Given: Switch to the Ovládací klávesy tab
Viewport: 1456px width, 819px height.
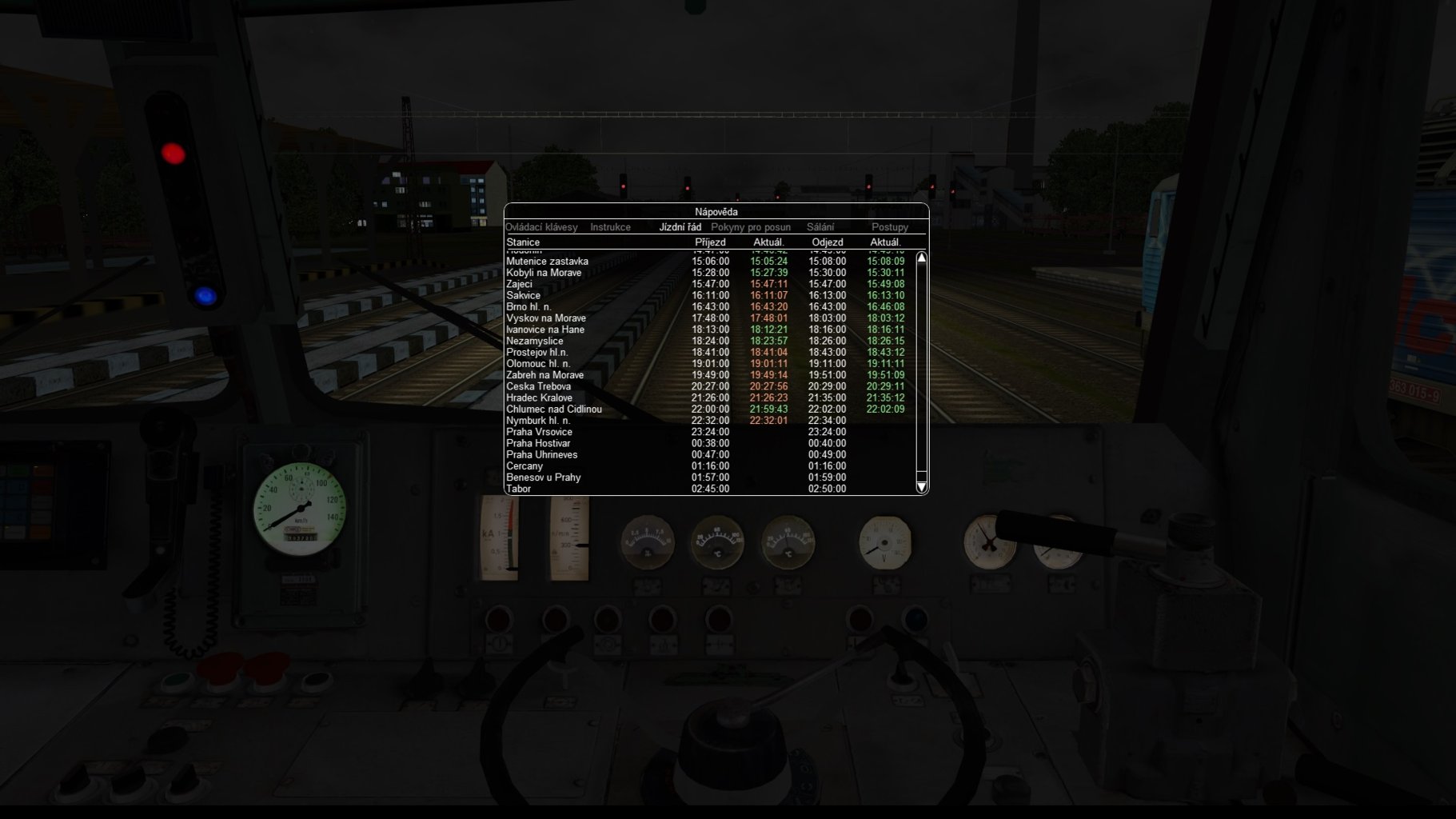Looking at the screenshot, I should tap(541, 227).
